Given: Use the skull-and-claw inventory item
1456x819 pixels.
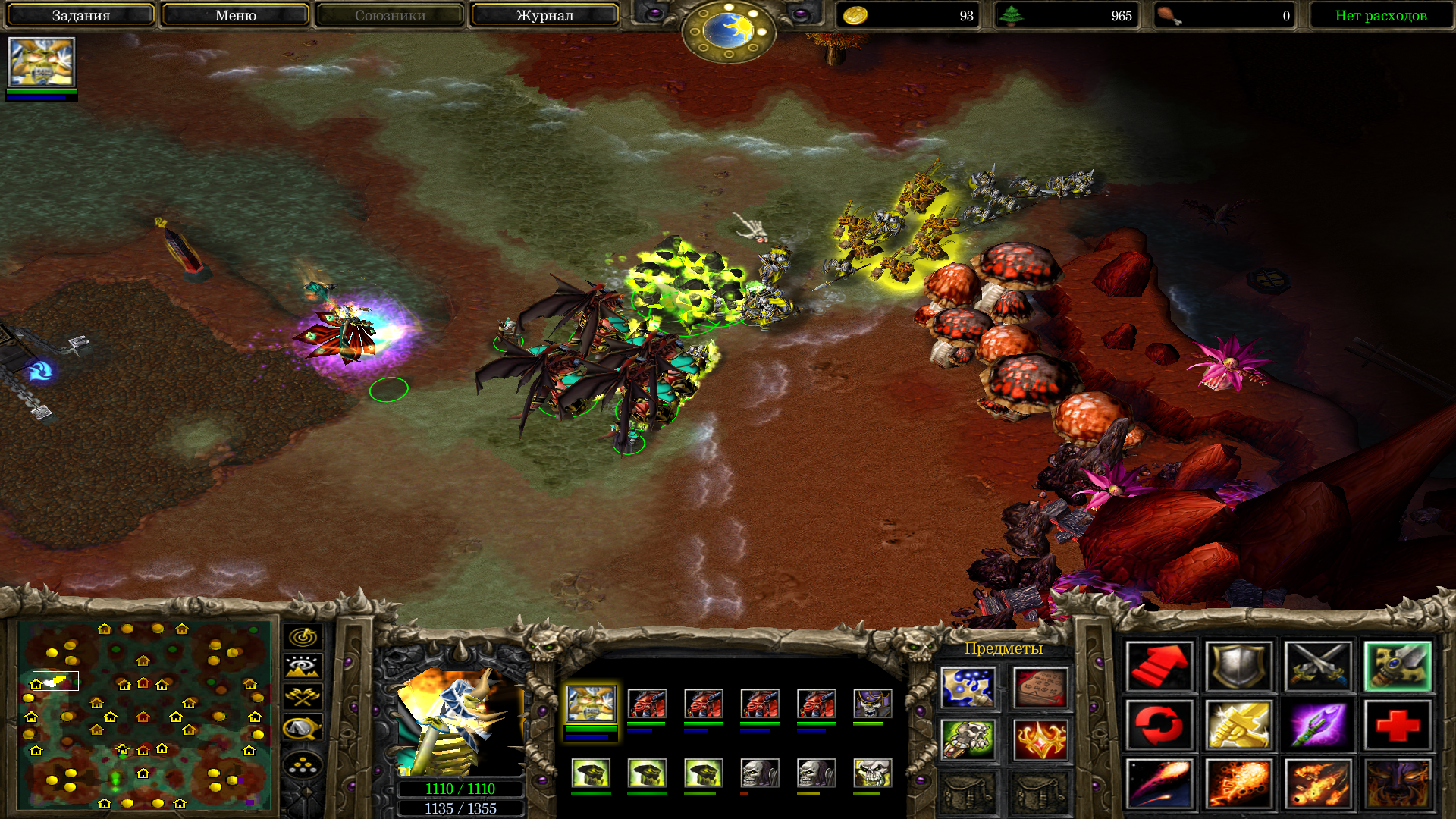Looking at the screenshot, I should coord(967,739).
